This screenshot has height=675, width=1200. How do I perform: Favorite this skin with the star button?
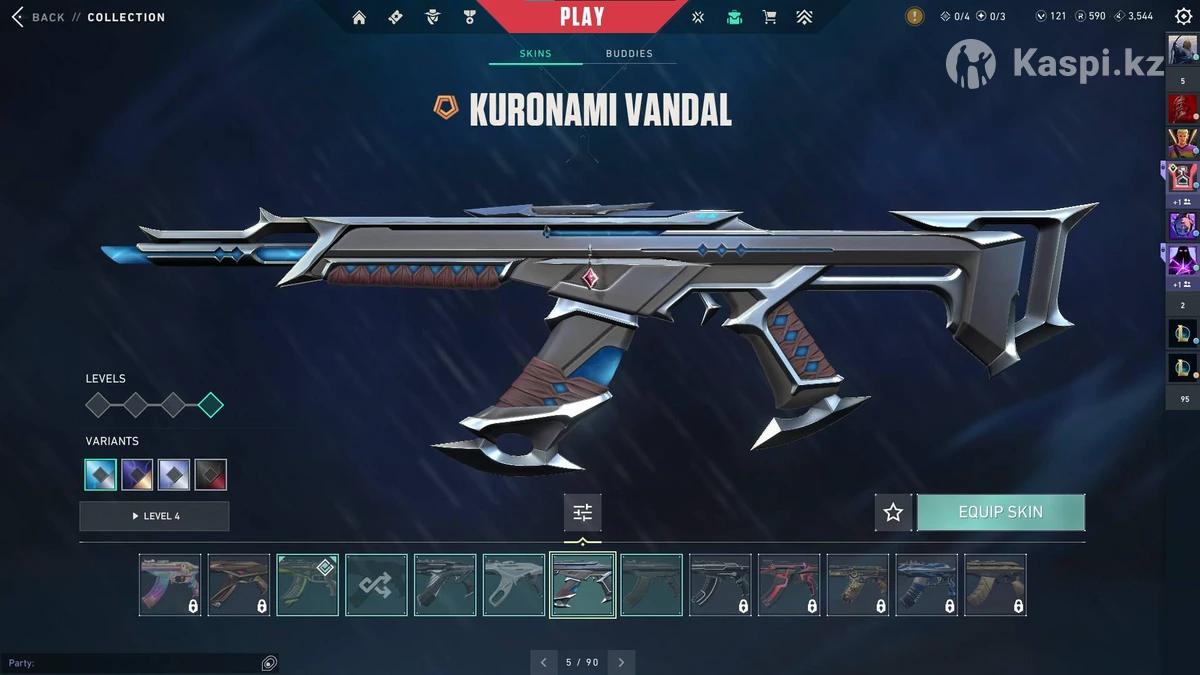coord(893,512)
